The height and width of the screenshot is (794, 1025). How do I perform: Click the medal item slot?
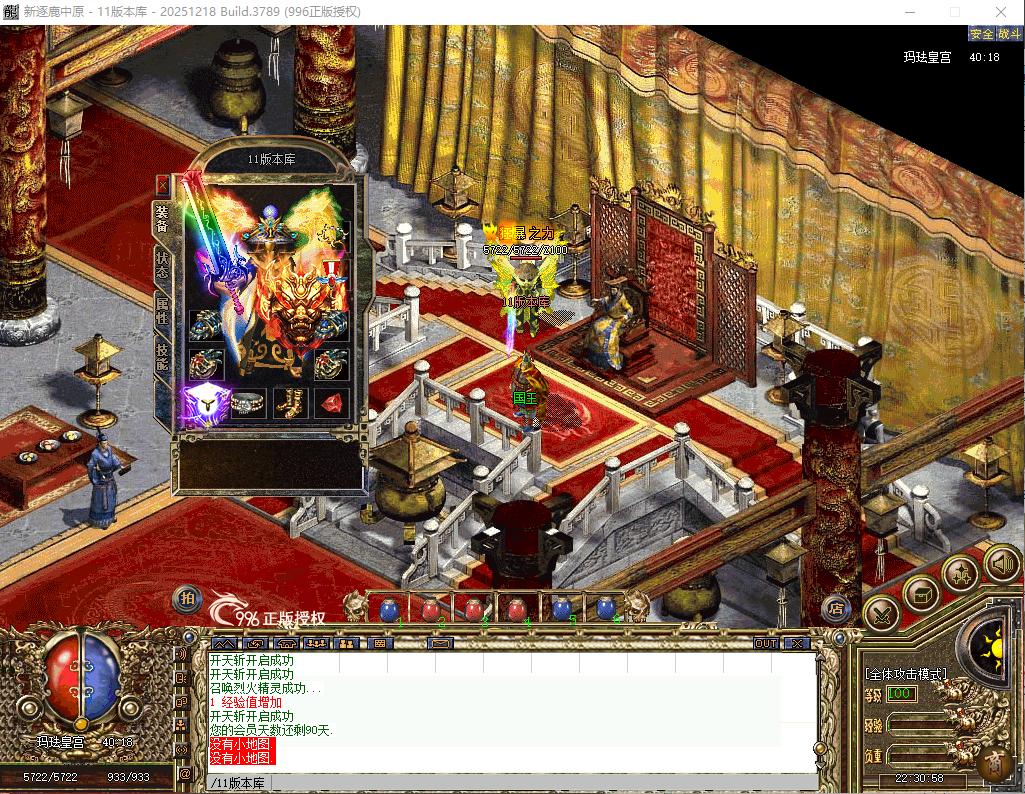click(331, 273)
